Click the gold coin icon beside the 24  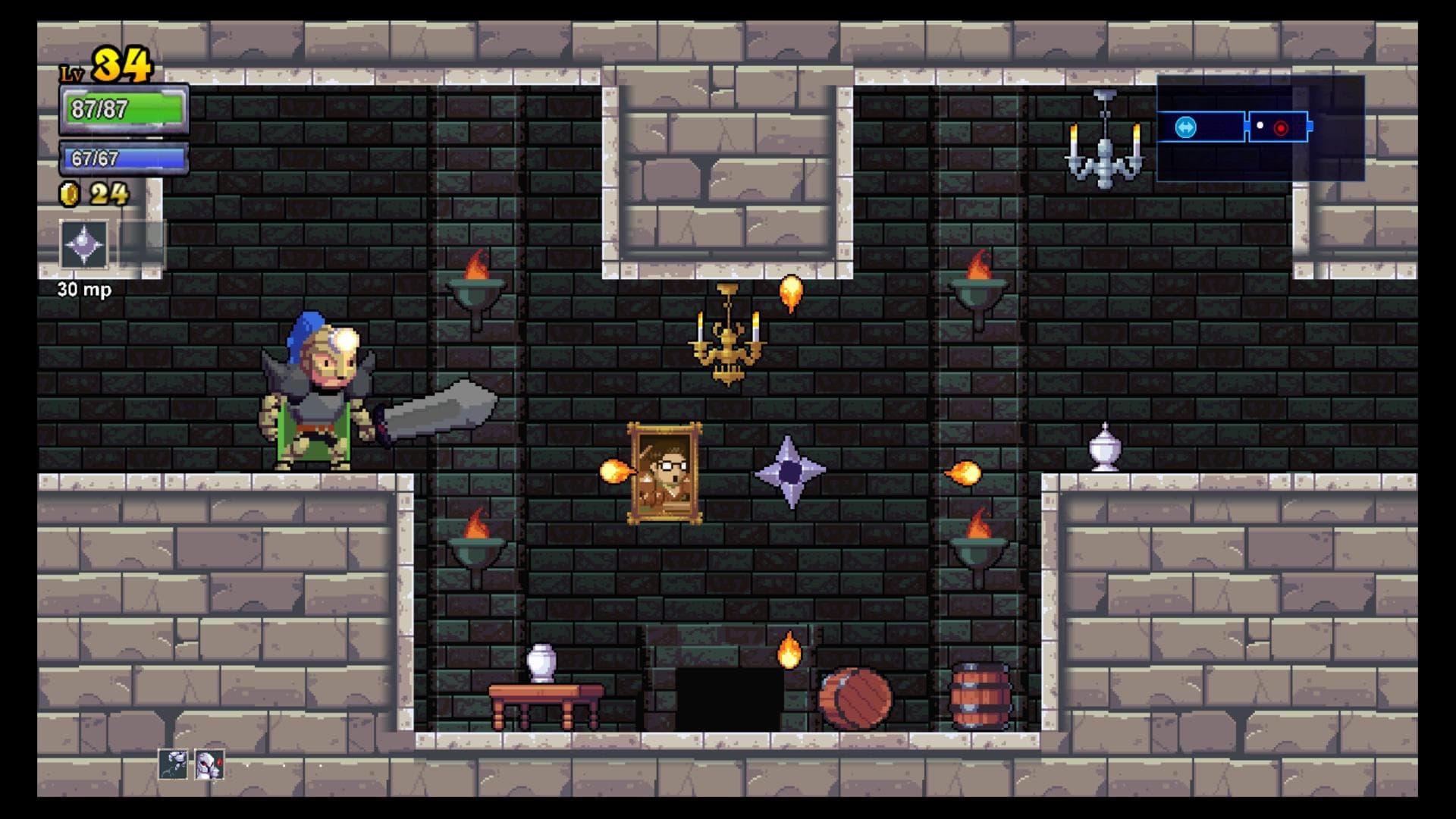pyautogui.click(x=69, y=195)
